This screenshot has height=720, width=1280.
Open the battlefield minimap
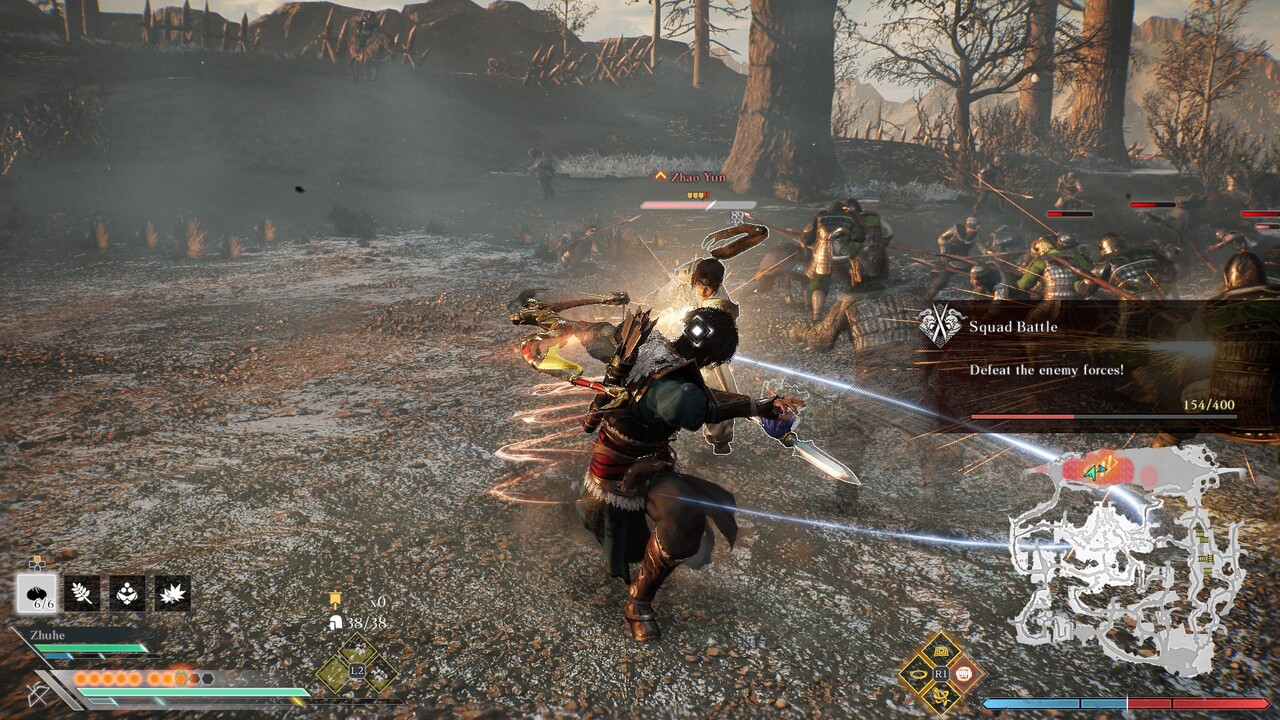pos(1130,560)
